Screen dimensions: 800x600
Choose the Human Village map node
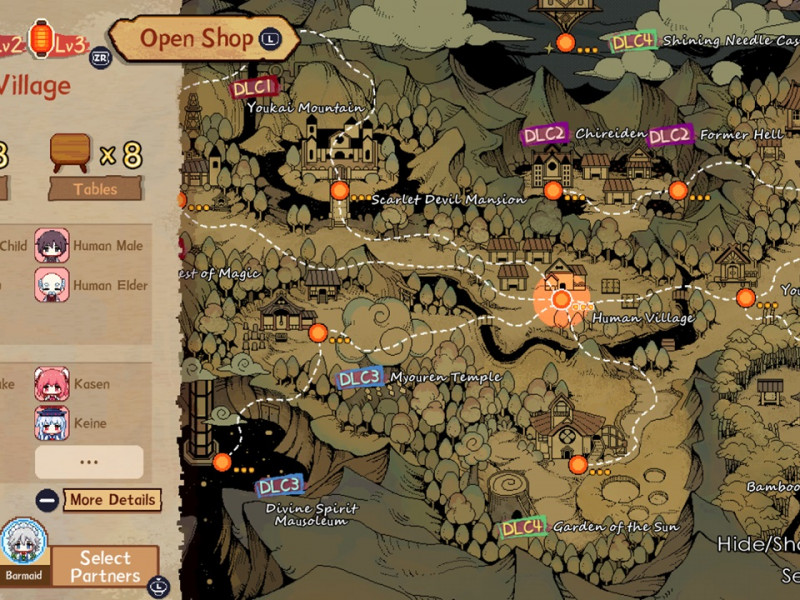click(x=562, y=299)
